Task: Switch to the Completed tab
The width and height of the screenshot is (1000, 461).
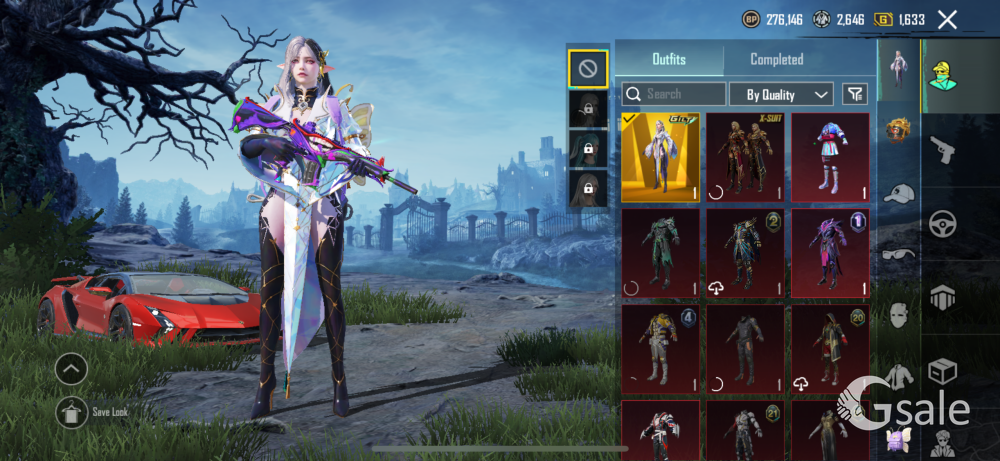Action: [x=777, y=59]
